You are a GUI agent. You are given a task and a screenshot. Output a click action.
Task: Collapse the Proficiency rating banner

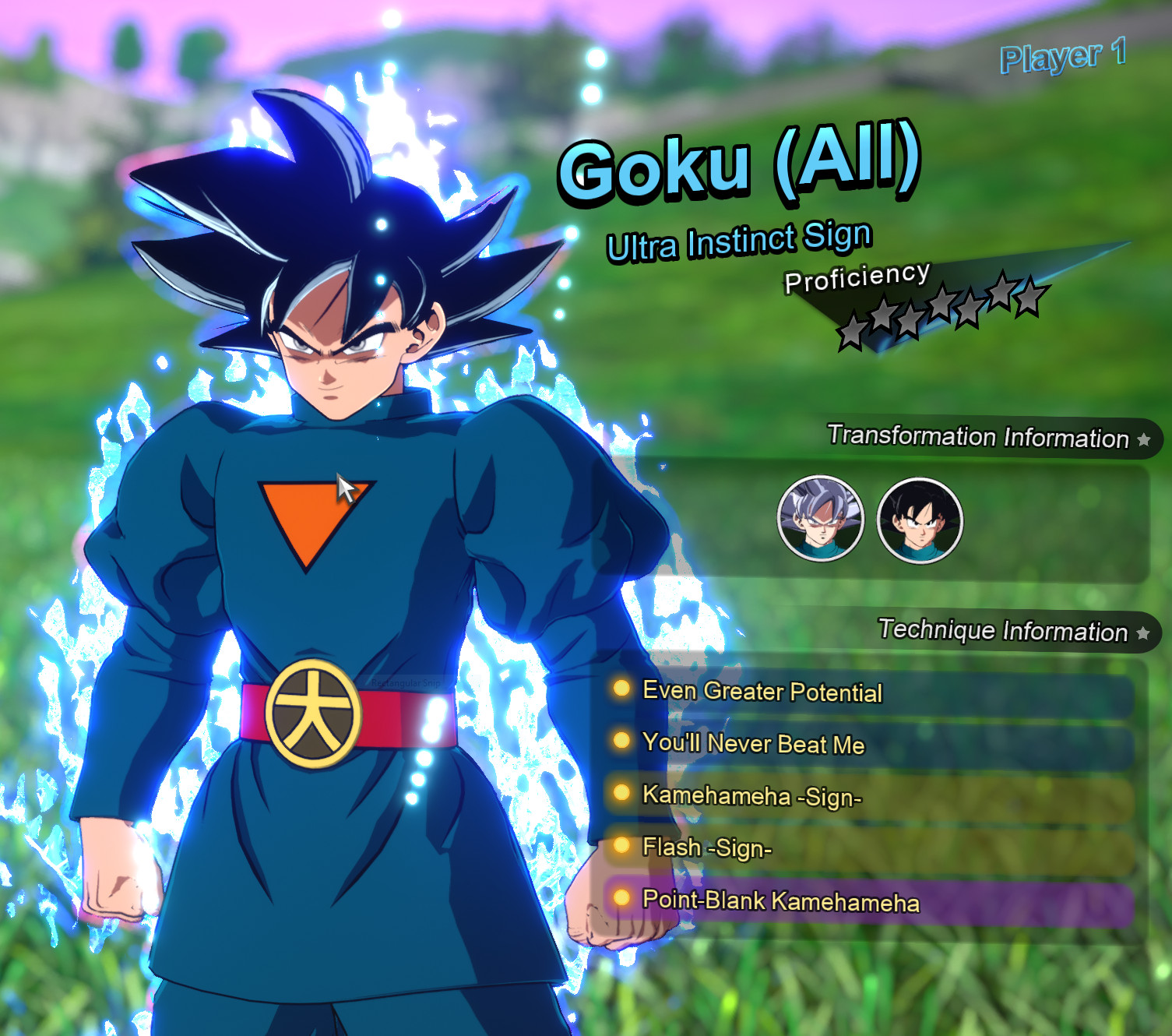(855, 278)
